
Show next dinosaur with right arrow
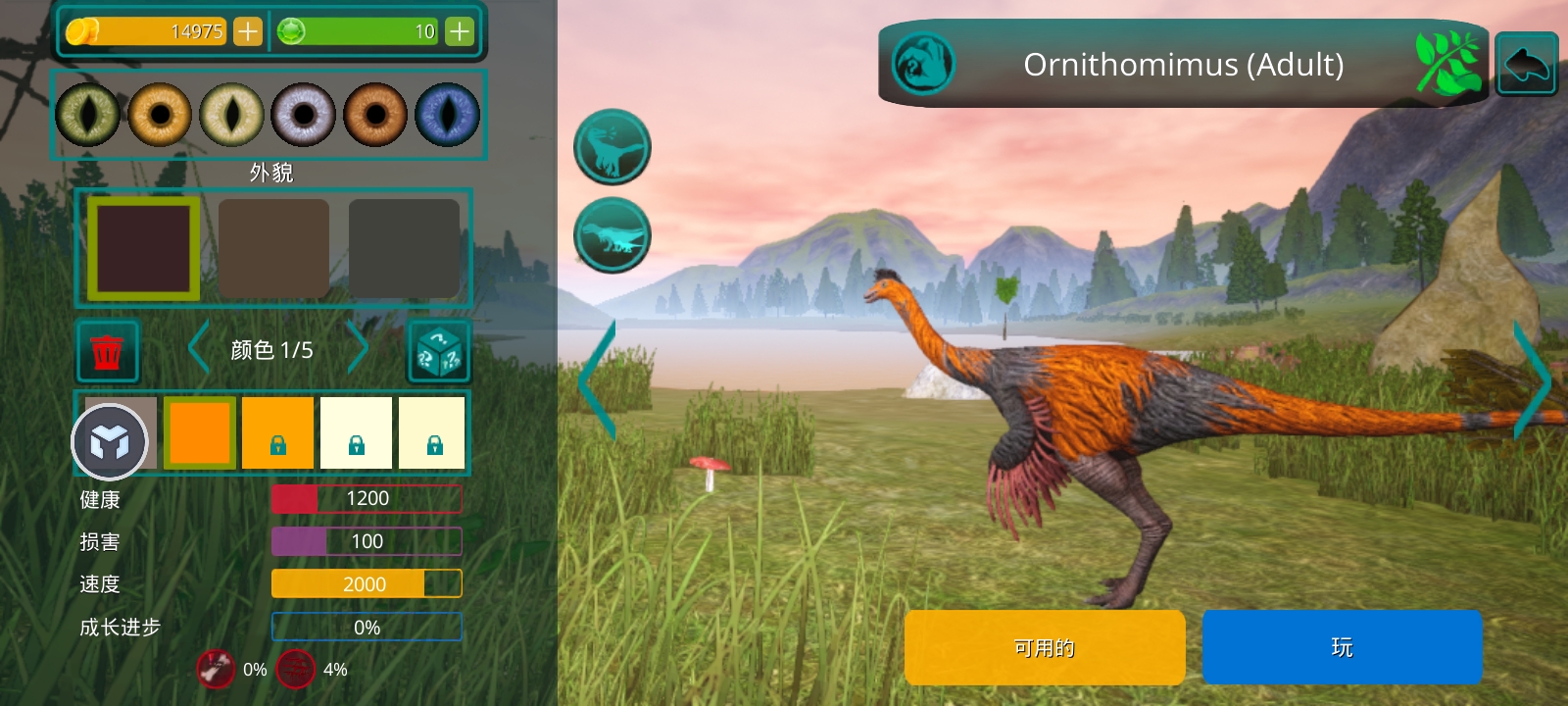click(1534, 379)
